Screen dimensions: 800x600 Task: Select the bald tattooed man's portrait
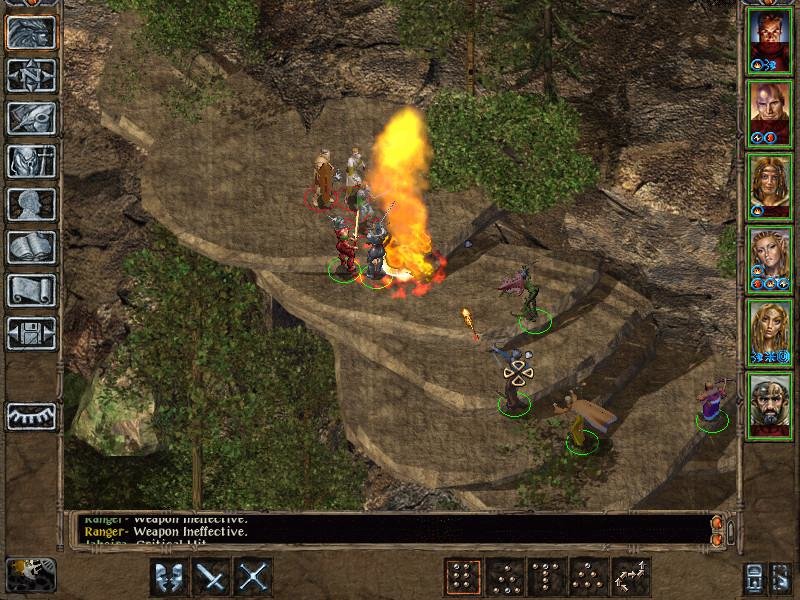pos(769,111)
